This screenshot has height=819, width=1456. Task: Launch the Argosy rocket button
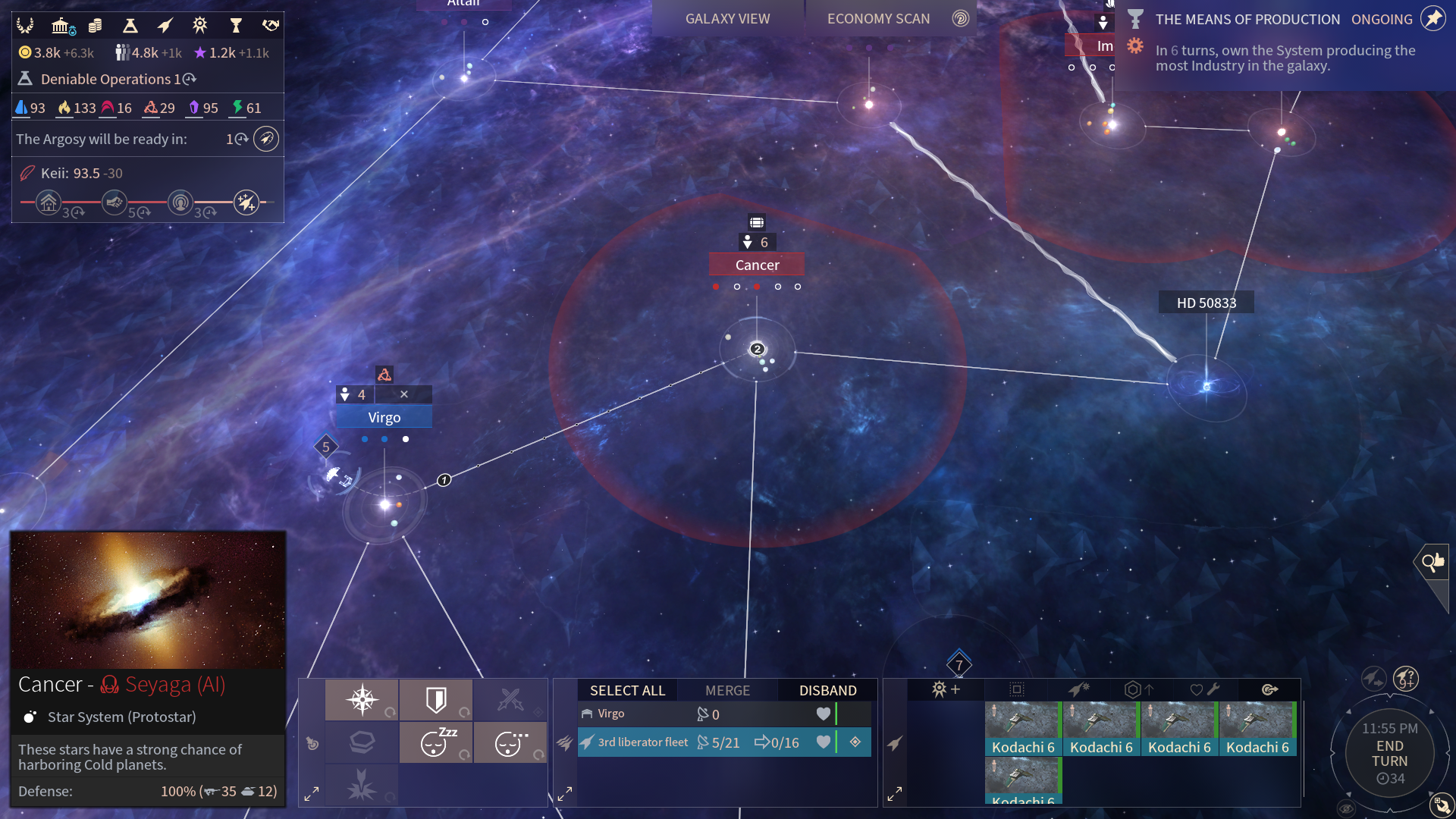[x=266, y=139]
